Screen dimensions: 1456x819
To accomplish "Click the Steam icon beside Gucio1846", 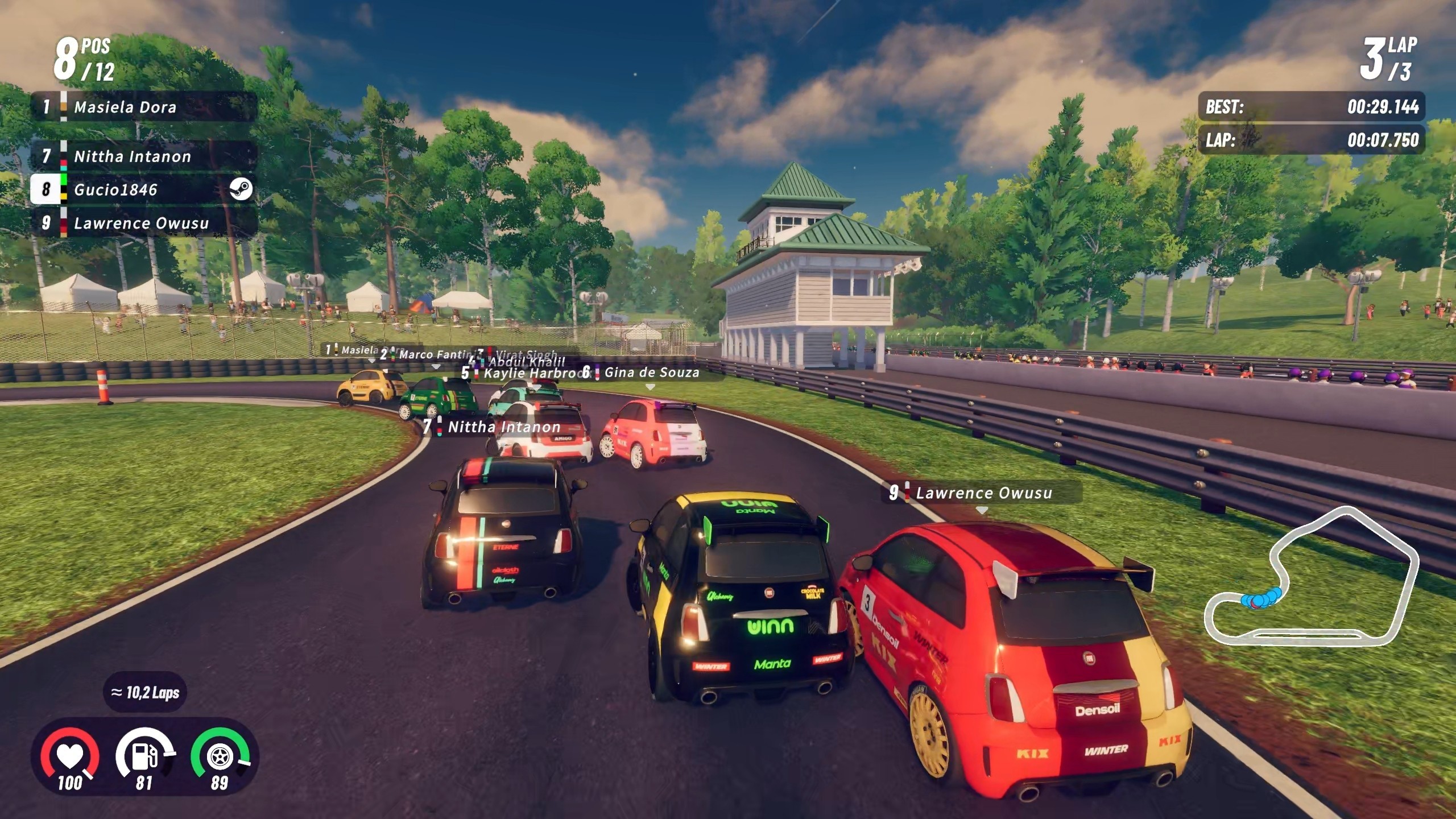I will click(x=241, y=189).
